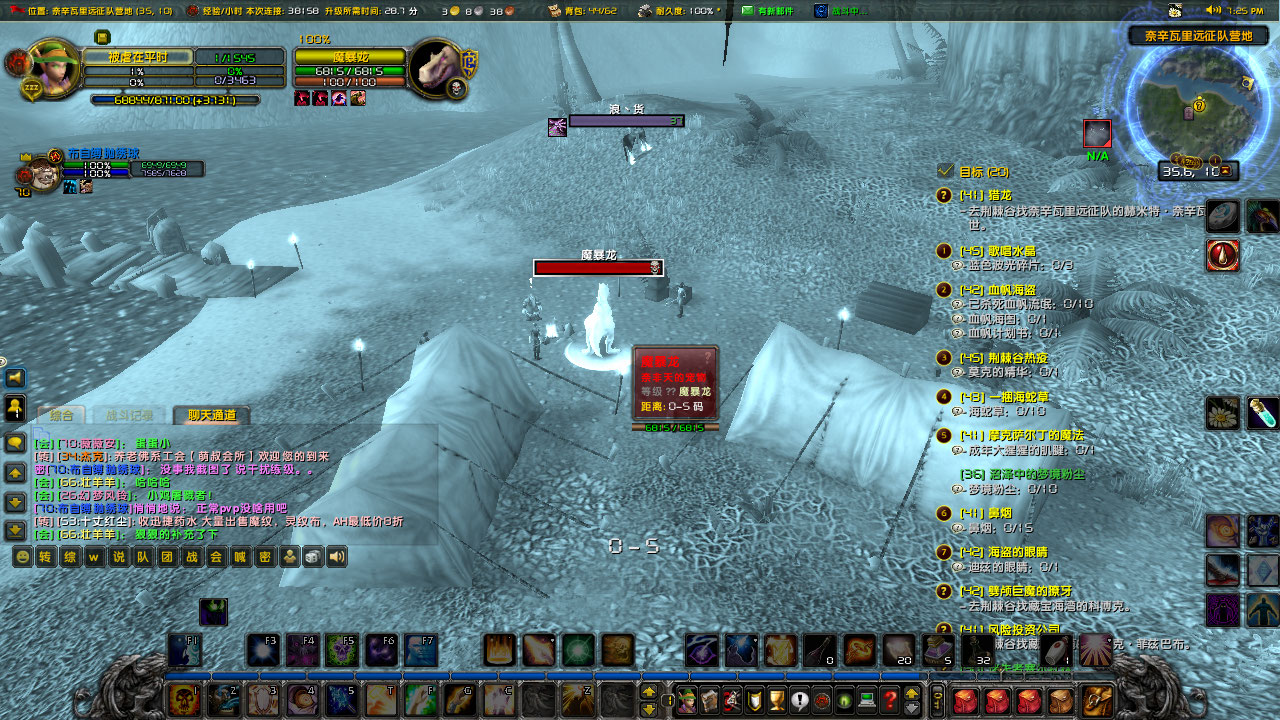This screenshot has width=1280, height=720.
Task: Click the dice roll icon in the chat bar
Action: point(312,556)
